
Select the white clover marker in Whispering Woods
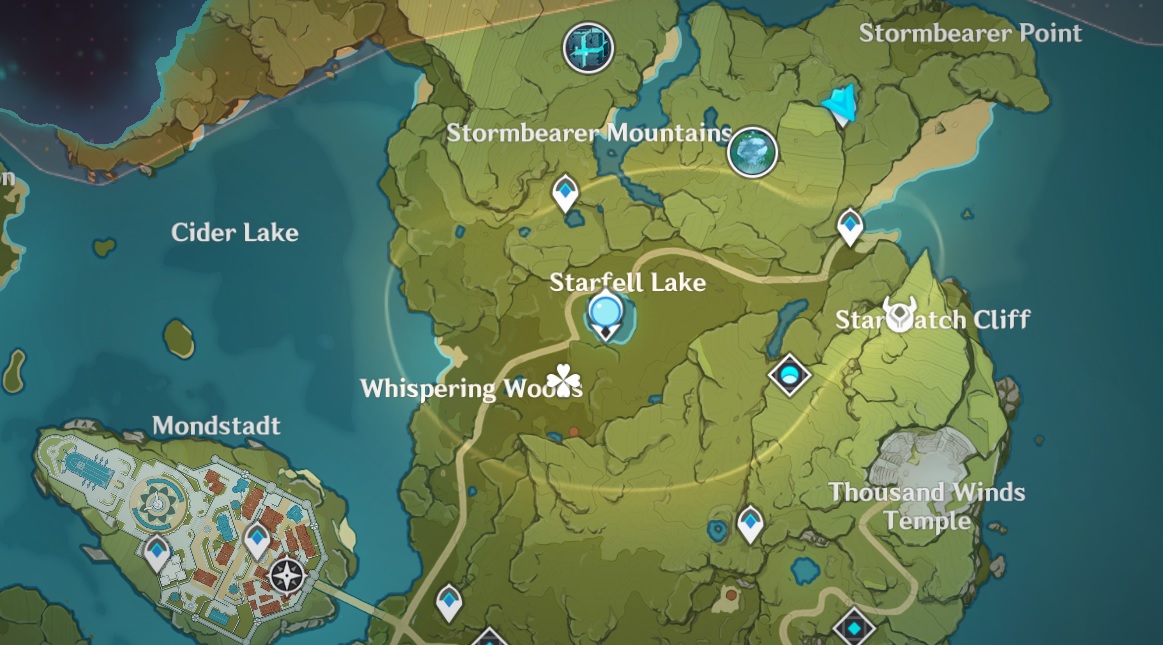[x=564, y=381]
